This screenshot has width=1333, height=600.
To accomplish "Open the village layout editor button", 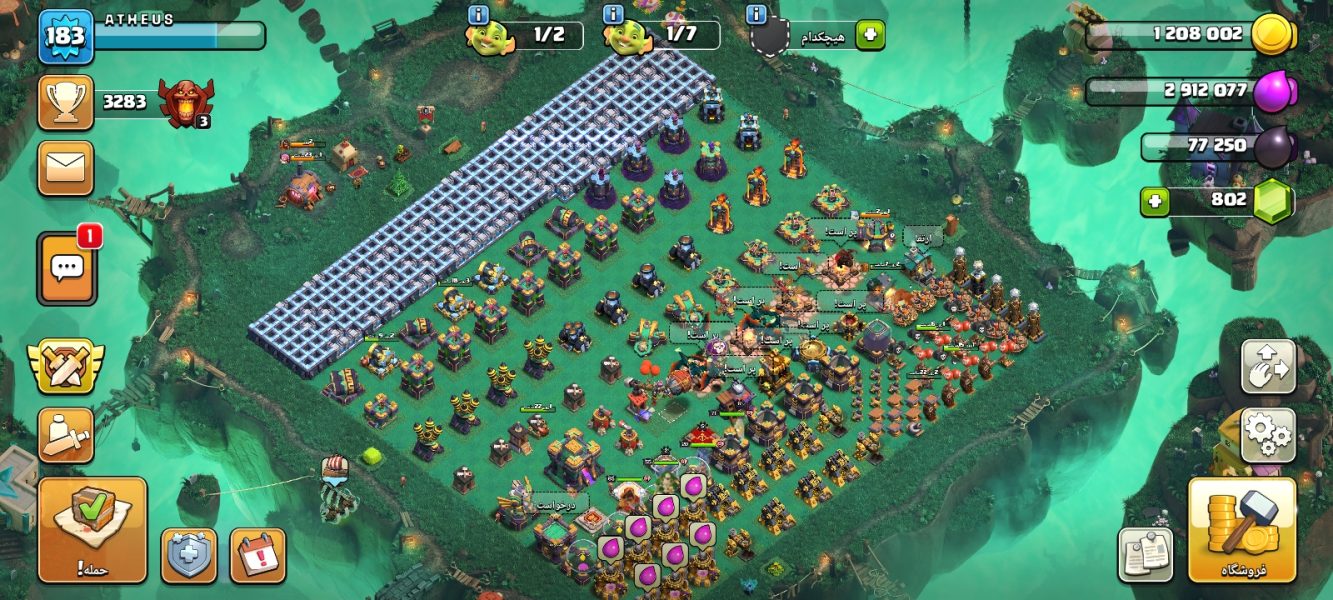I will coord(1268,367).
